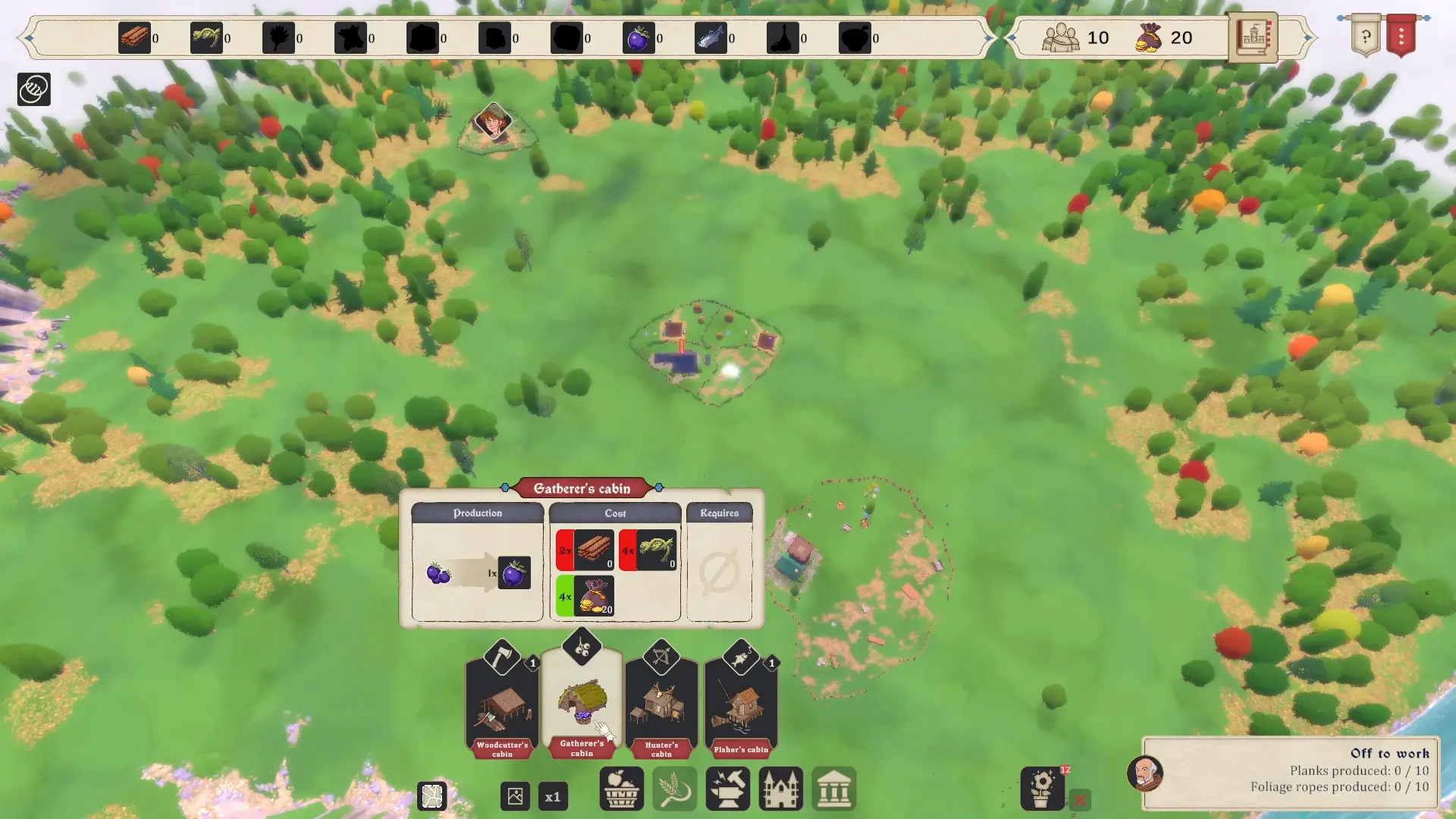
Task: Open the question mark help banner
Action: (1366, 36)
